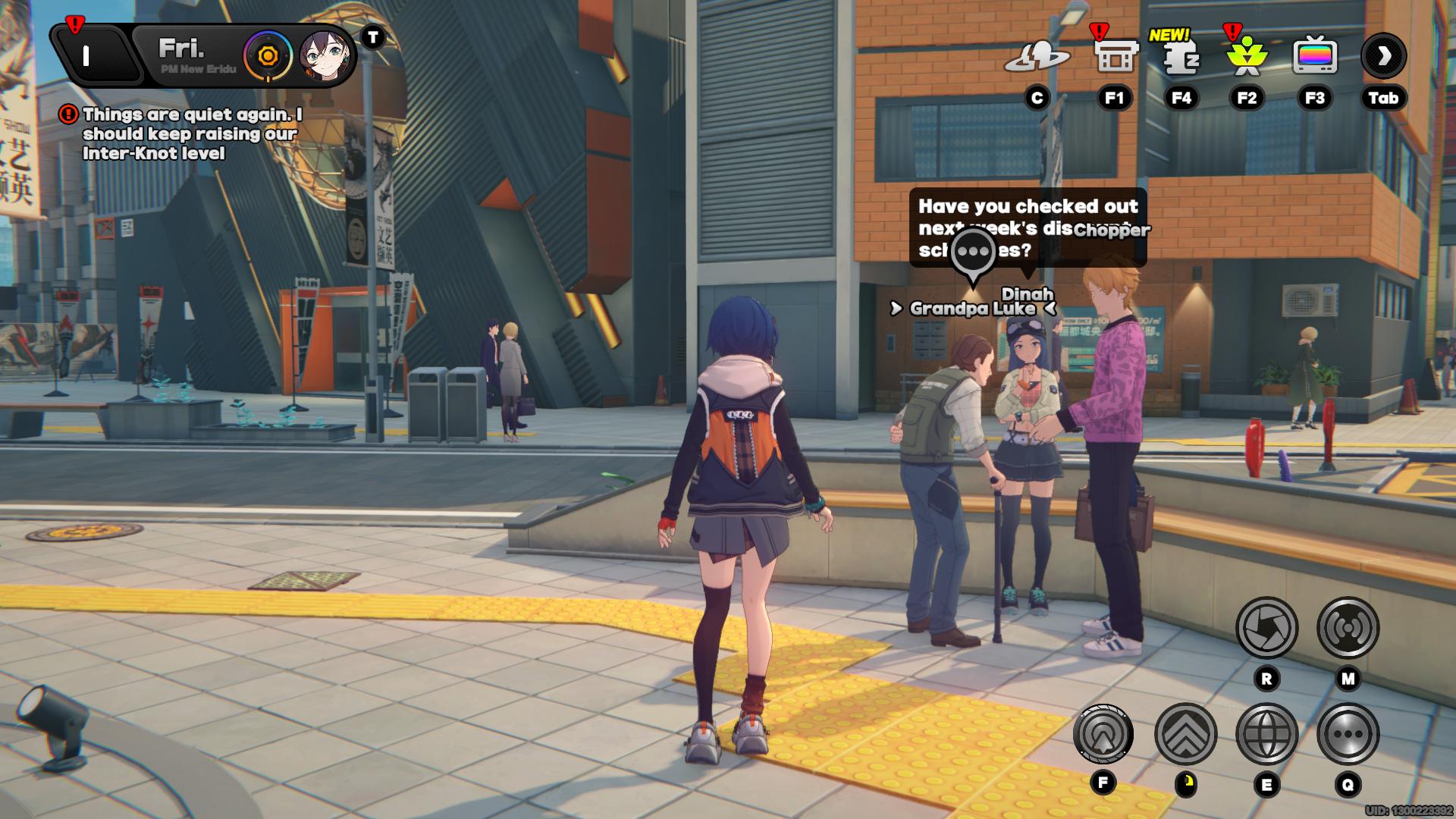Open the green events figure icon
Viewport: 1456px width, 819px height.
coord(1247,57)
